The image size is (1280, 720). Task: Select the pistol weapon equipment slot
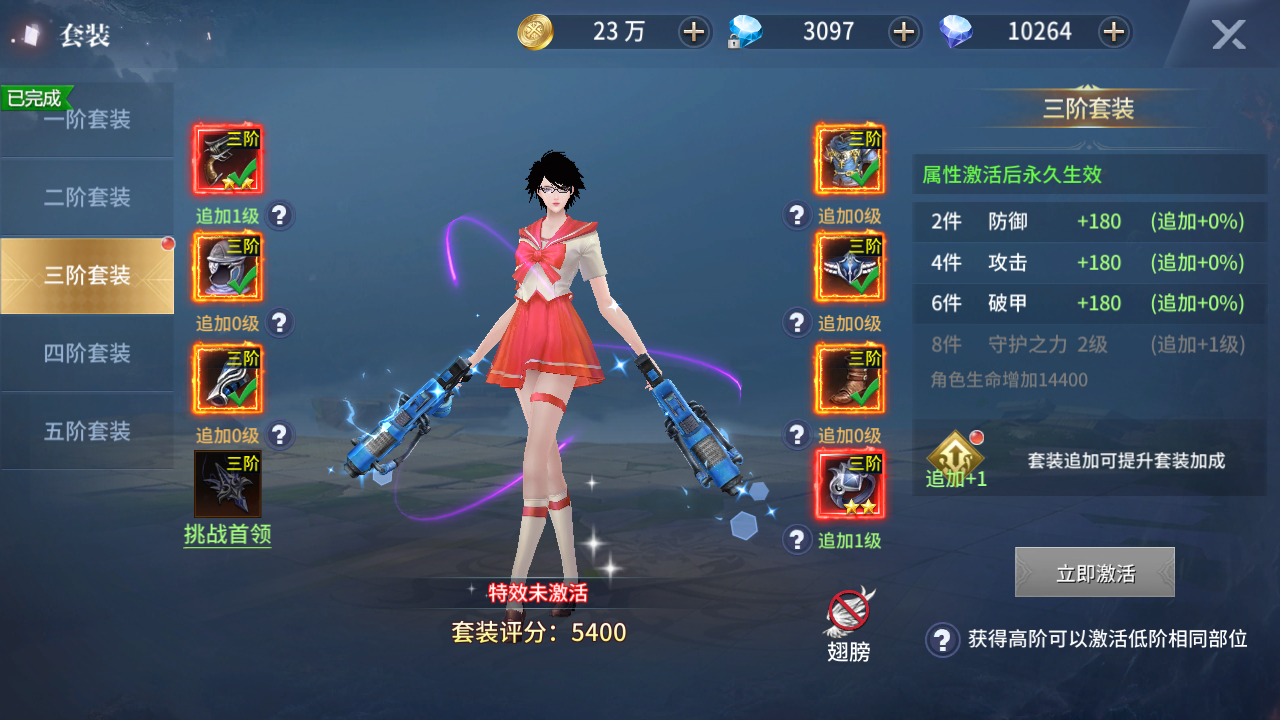(227, 159)
